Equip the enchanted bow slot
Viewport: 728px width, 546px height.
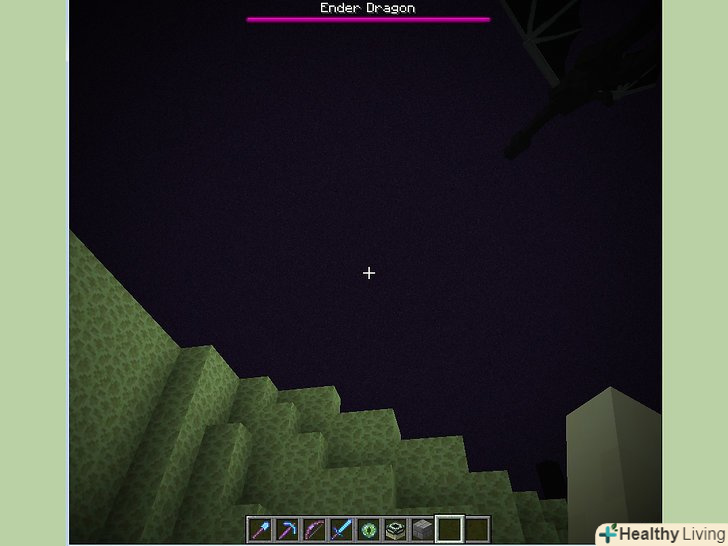point(314,529)
